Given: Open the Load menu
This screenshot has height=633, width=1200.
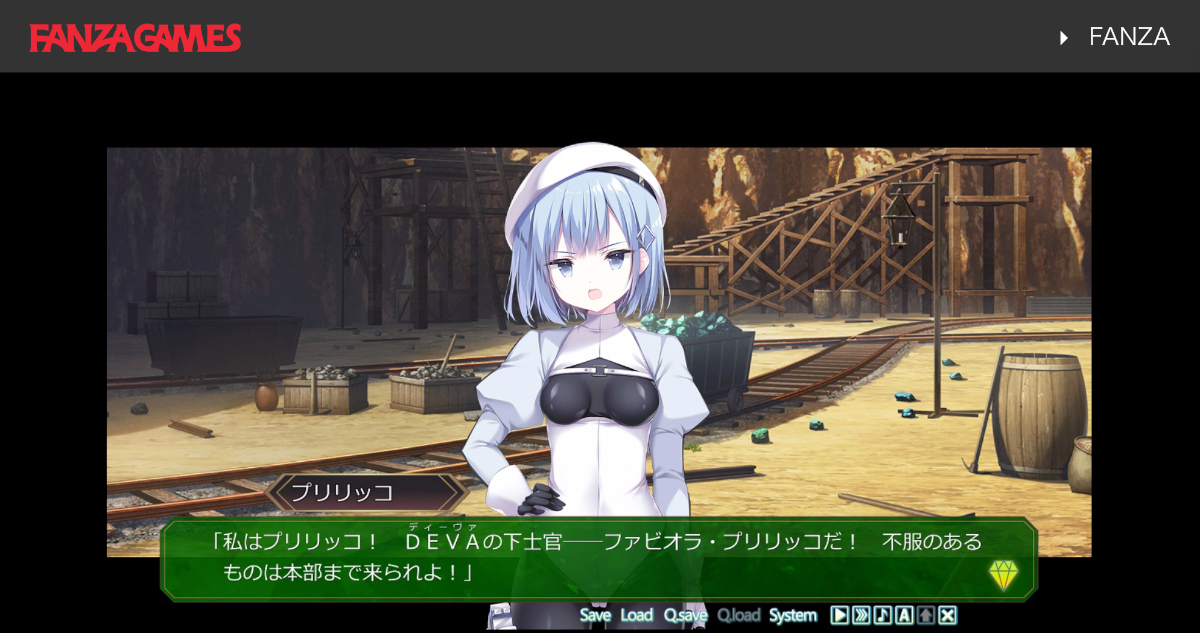Looking at the screenshot, I should pyautogui.click(x=636, y=615).
